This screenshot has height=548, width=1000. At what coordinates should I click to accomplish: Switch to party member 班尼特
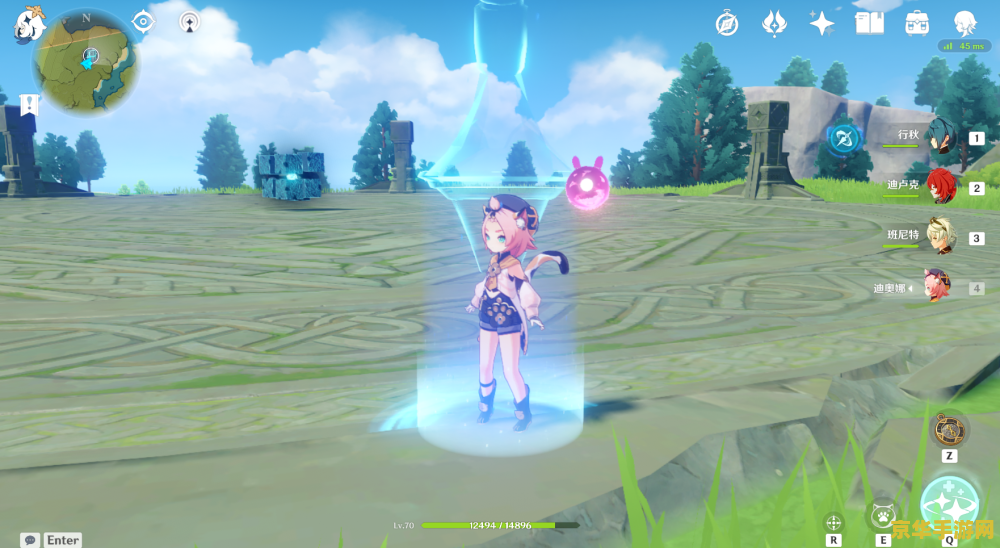click(939, 237)
